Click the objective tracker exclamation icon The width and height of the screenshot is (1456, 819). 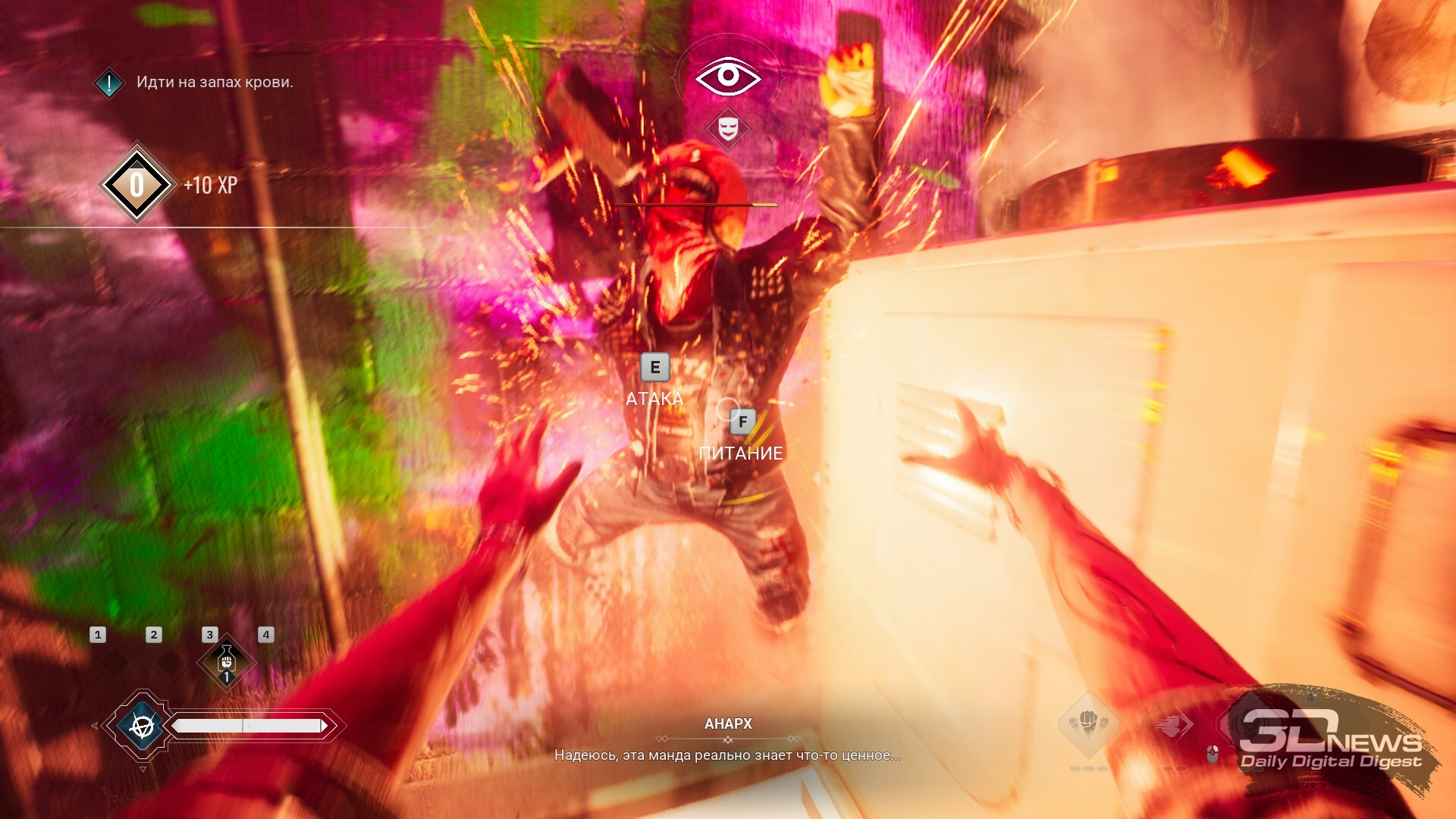point(109,83)
